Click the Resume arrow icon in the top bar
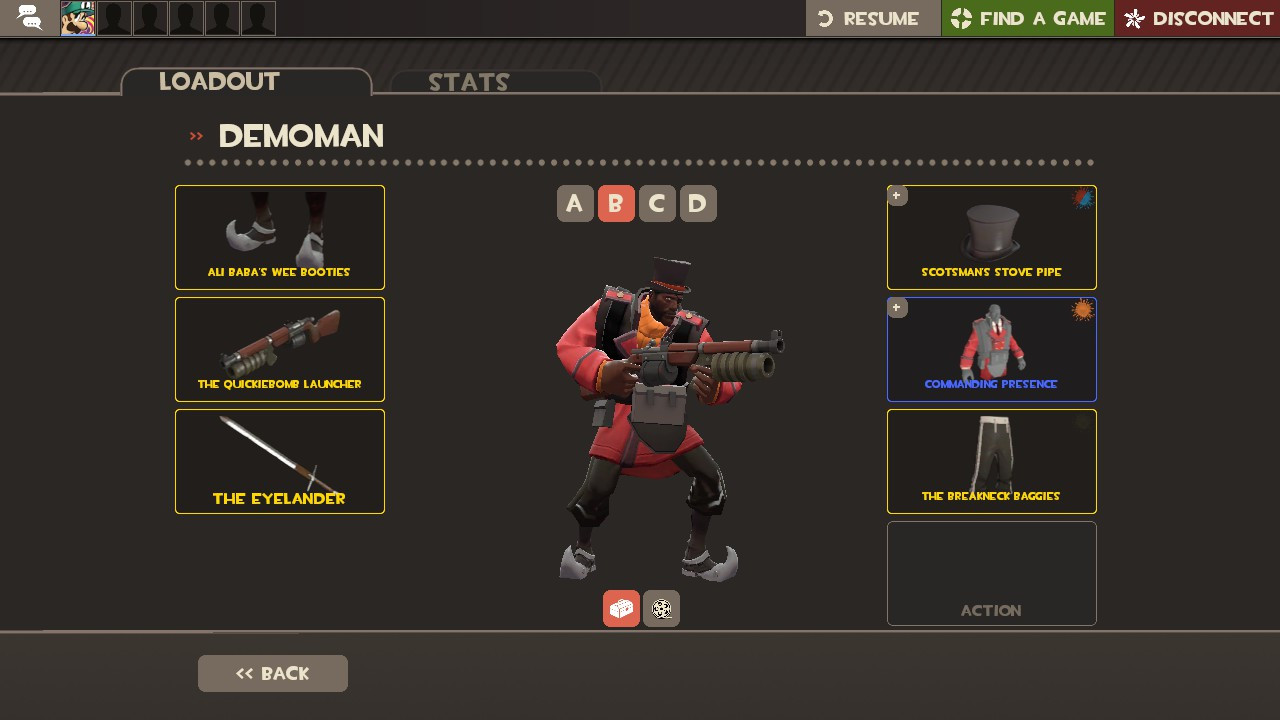The height and width of the screenshot is (720, 1280). (x=823, y=17)
